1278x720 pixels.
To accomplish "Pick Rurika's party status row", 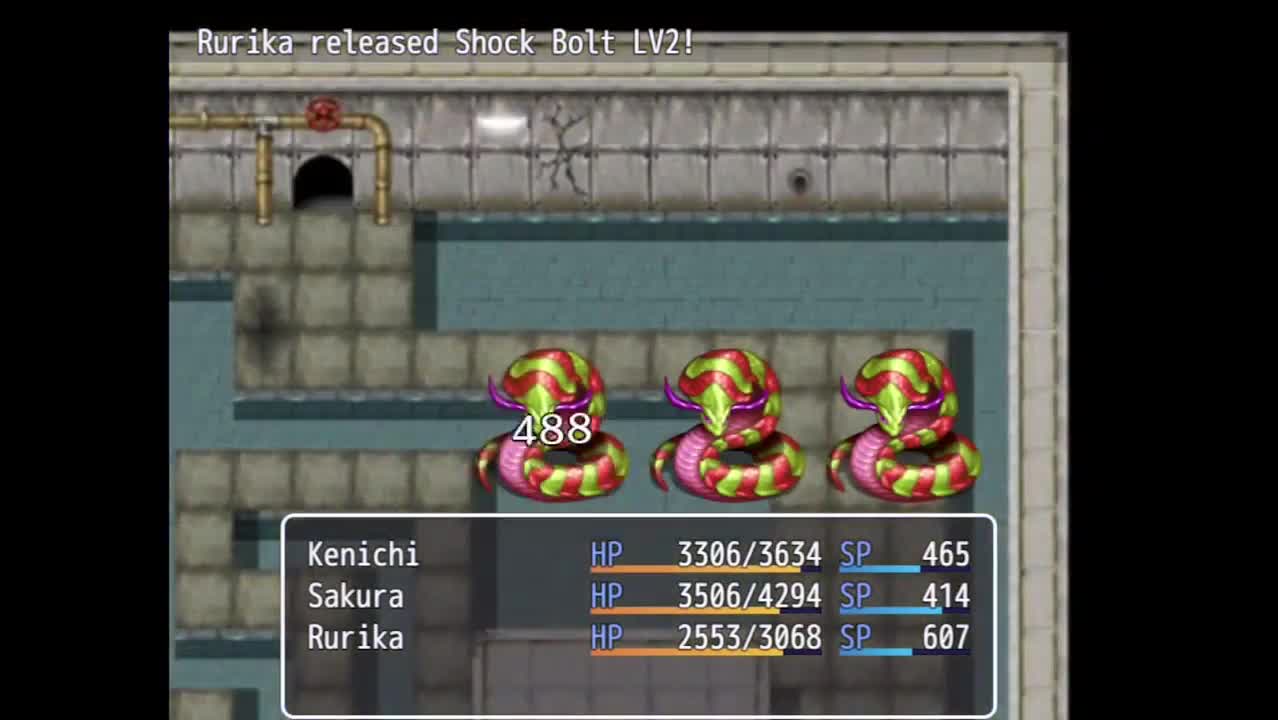I will (x=355, y=639).
